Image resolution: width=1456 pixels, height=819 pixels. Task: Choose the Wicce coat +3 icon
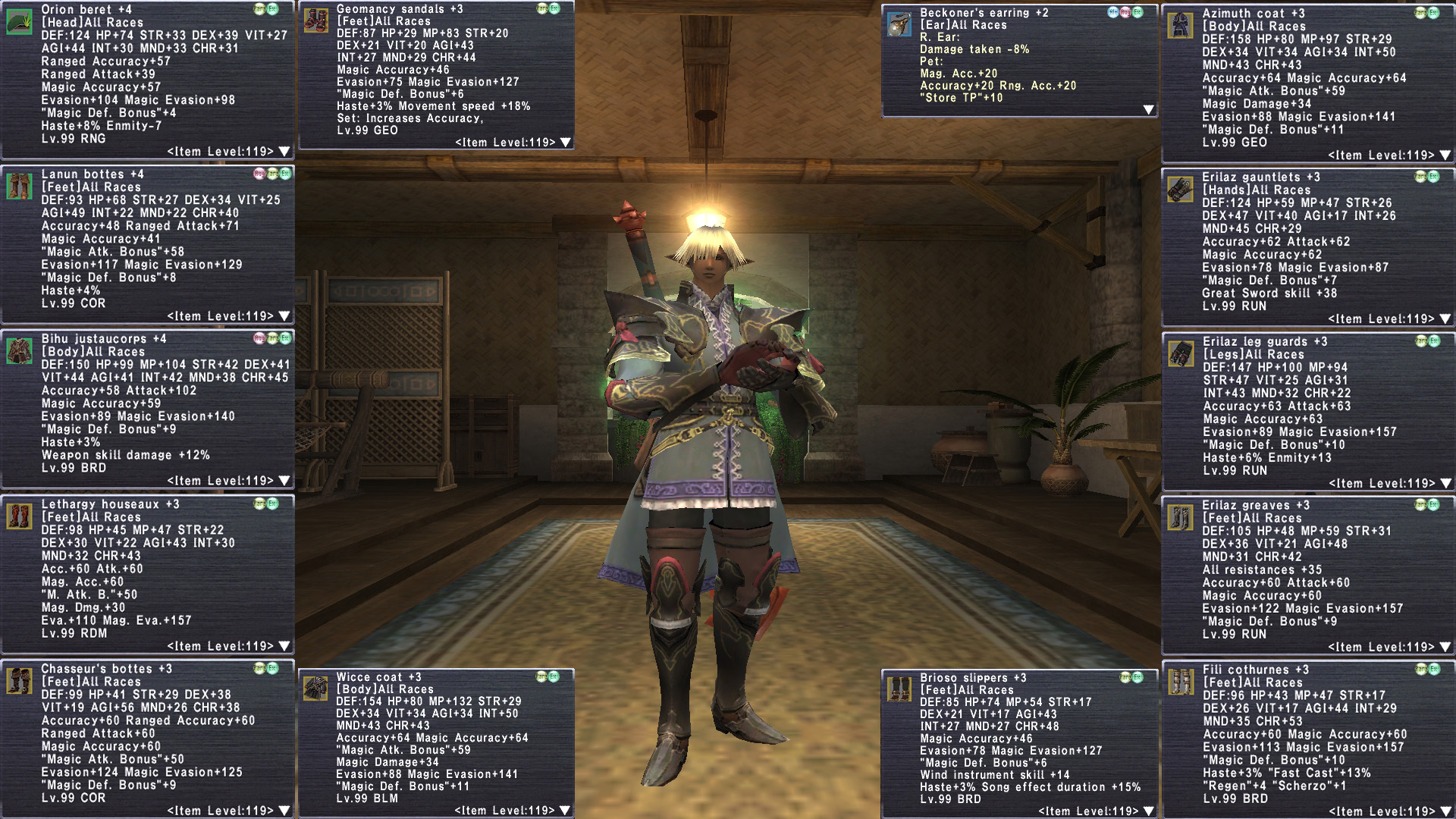[315, 688]
